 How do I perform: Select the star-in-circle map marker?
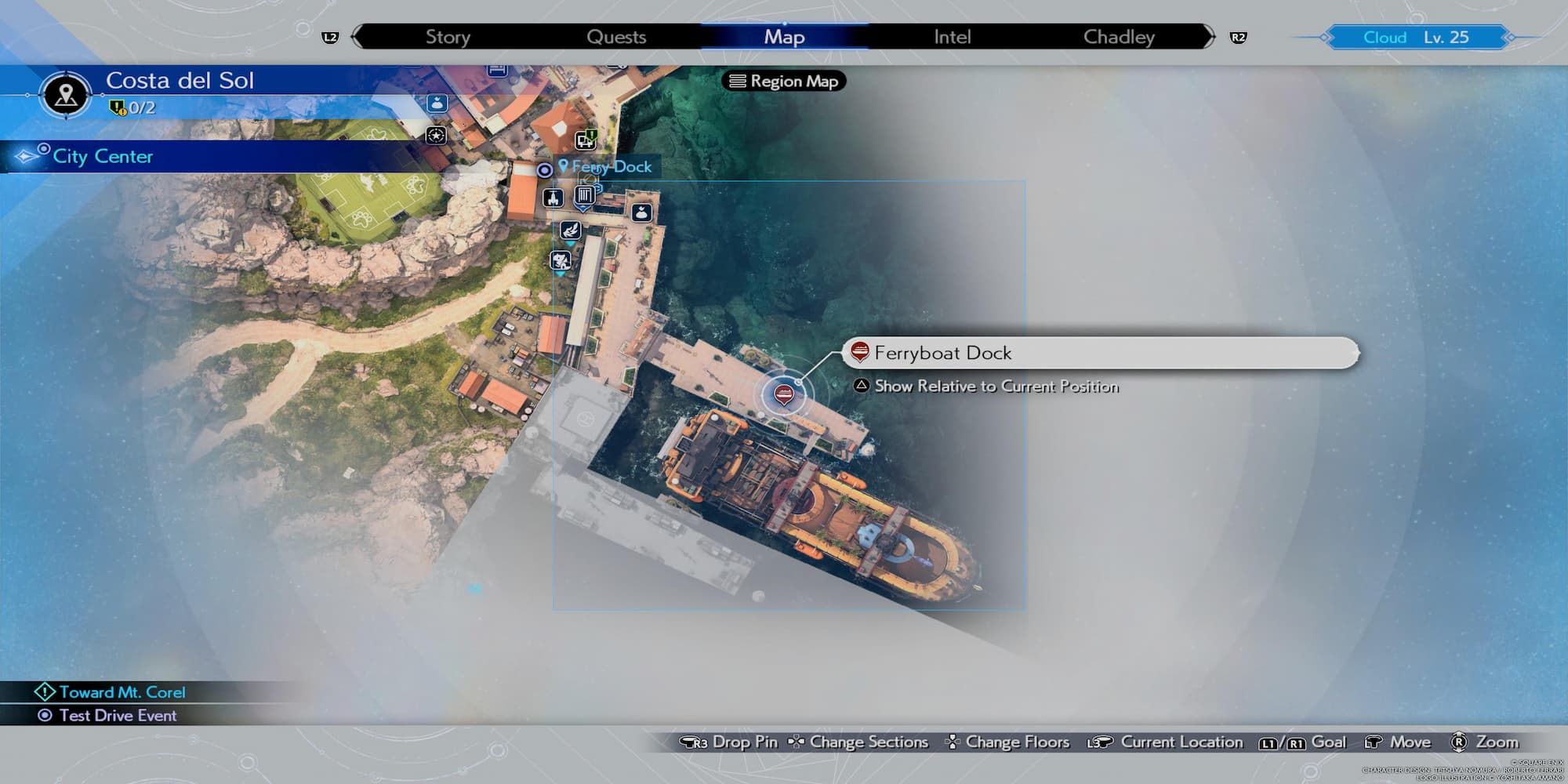[436, 135]
